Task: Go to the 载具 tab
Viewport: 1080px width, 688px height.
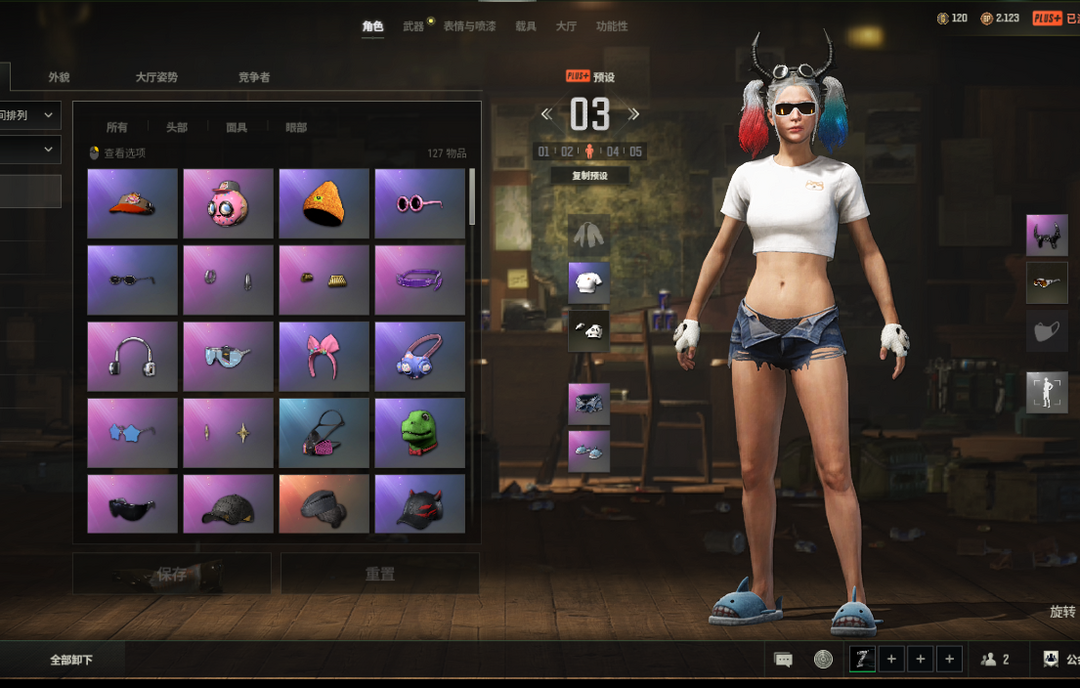Action: (x=525, y=26)
